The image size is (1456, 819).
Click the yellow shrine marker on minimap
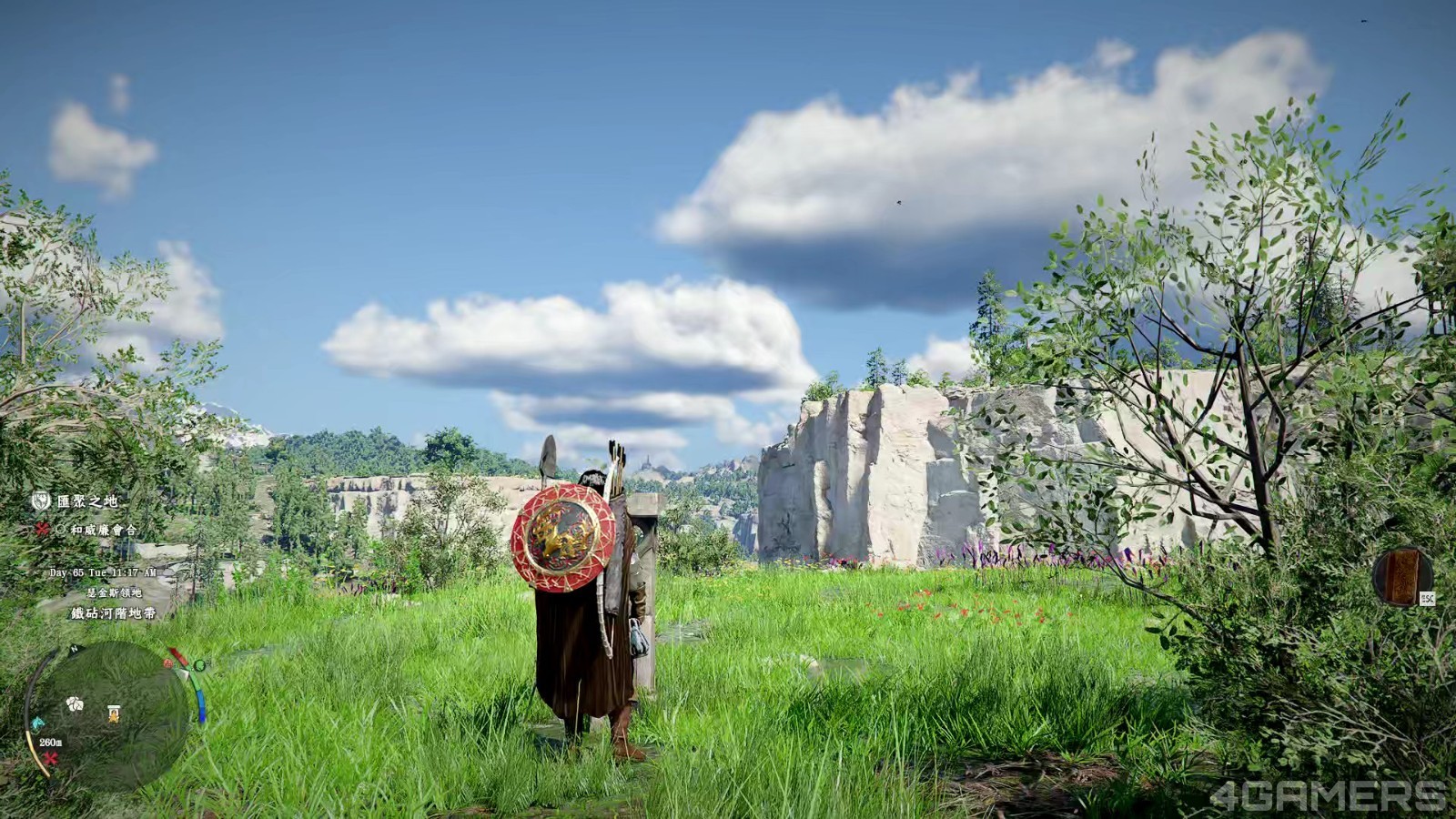tap(113, 713)
